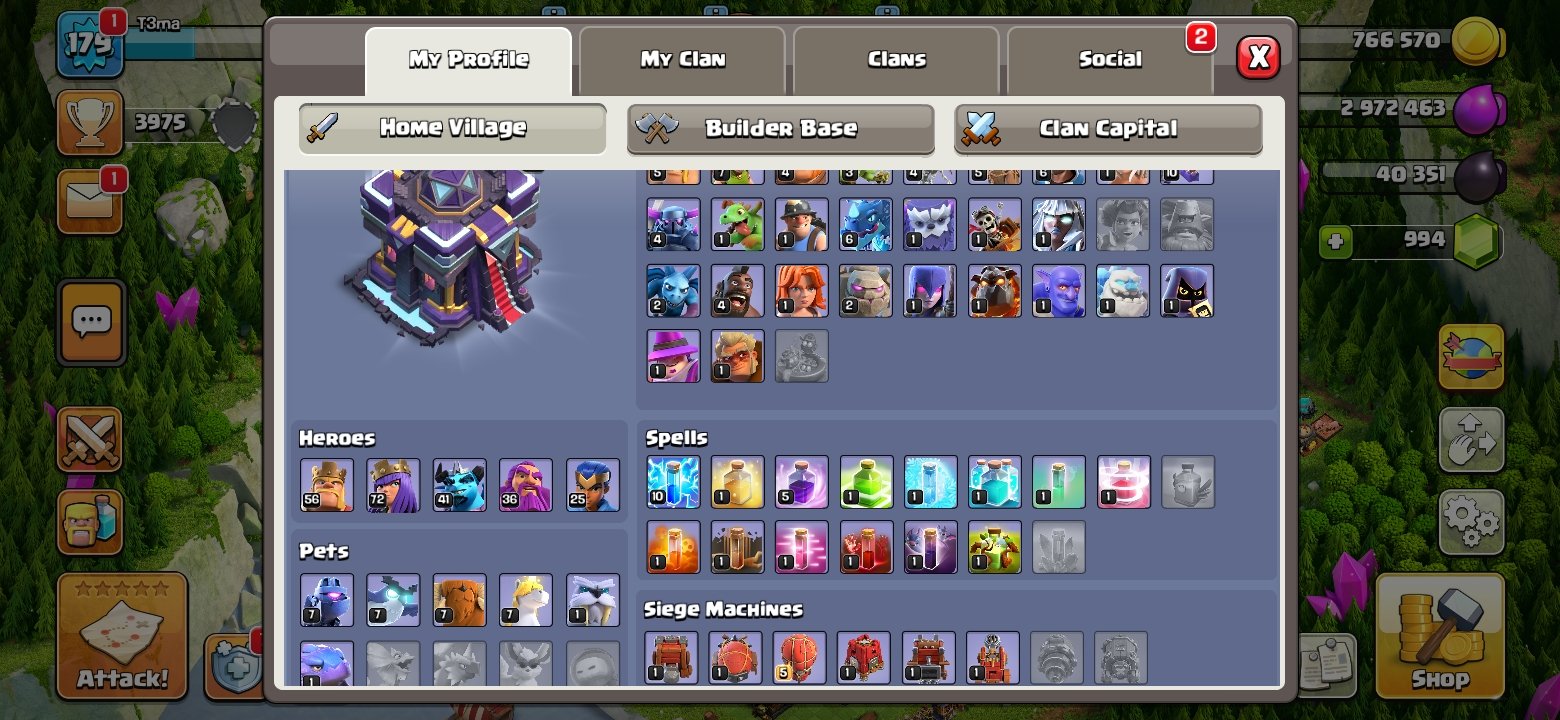Image resolution: width=1560 pixels, height=720 pixels.
Task: Switch to the My Clan tab
Action: click(x=683, y=58)
